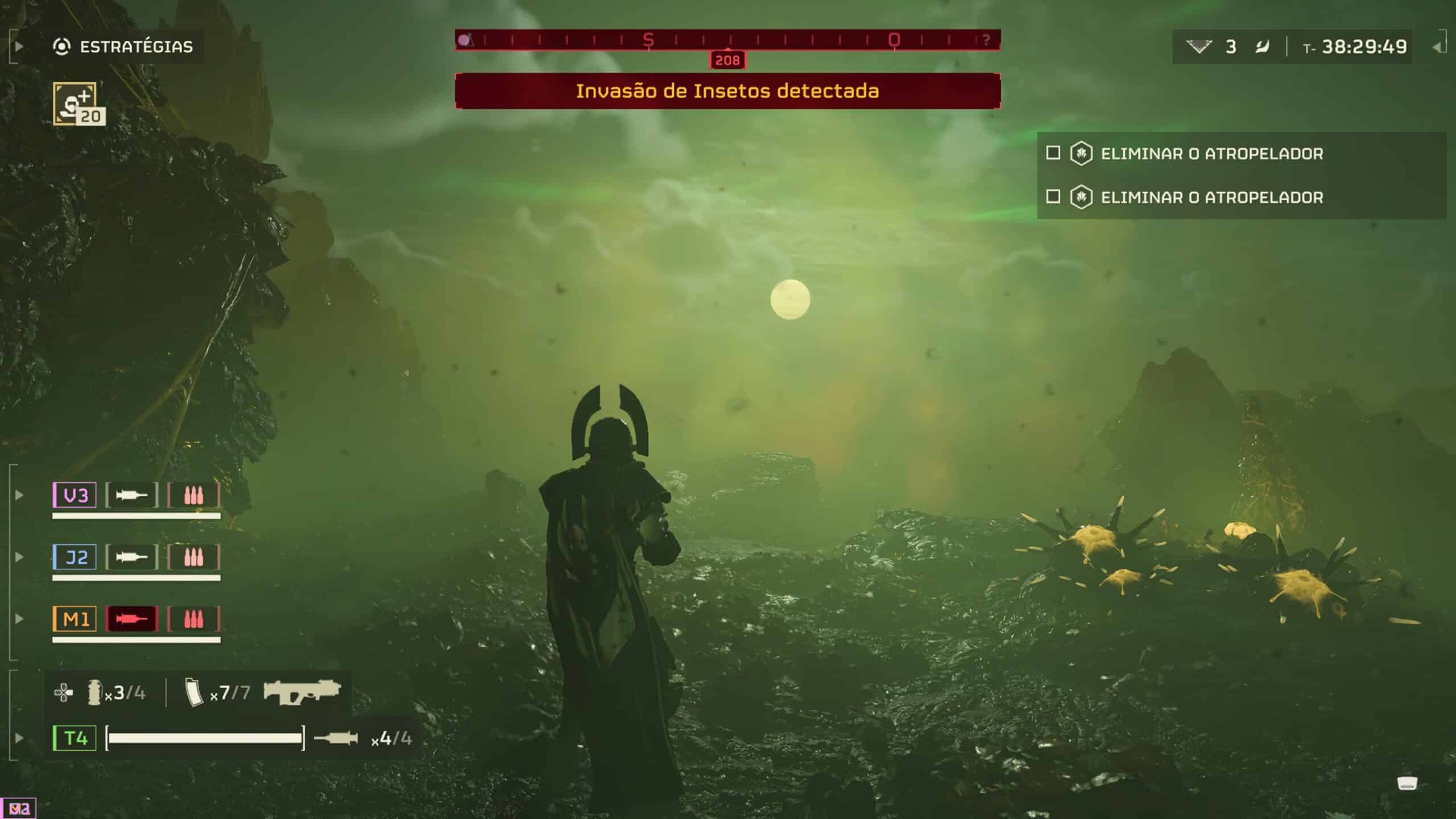Viewport: 1456px width, 819px height.
Task: Select squad member M1 tag
Action: 75,618
